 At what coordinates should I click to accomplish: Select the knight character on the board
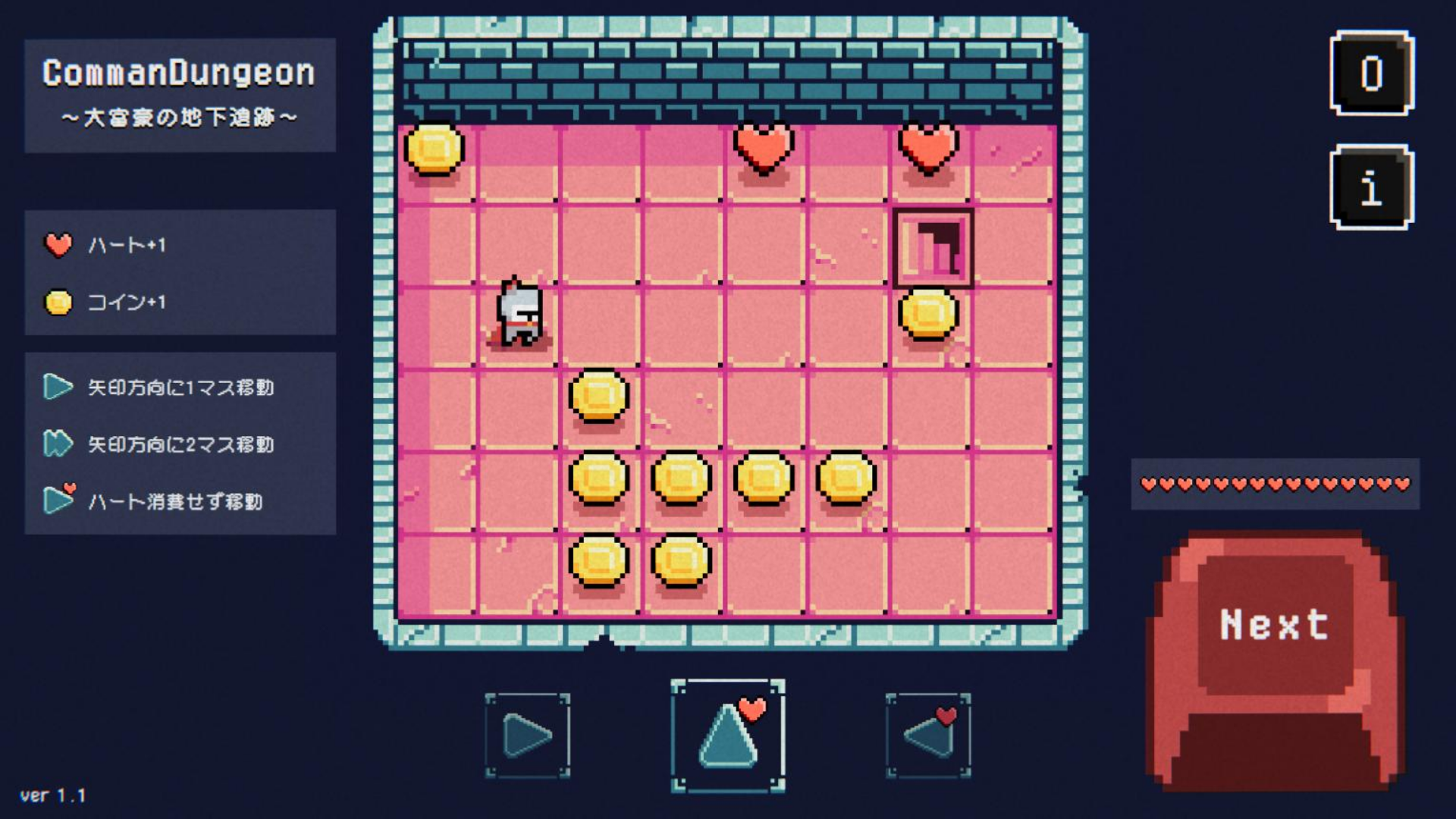(519, 312)
